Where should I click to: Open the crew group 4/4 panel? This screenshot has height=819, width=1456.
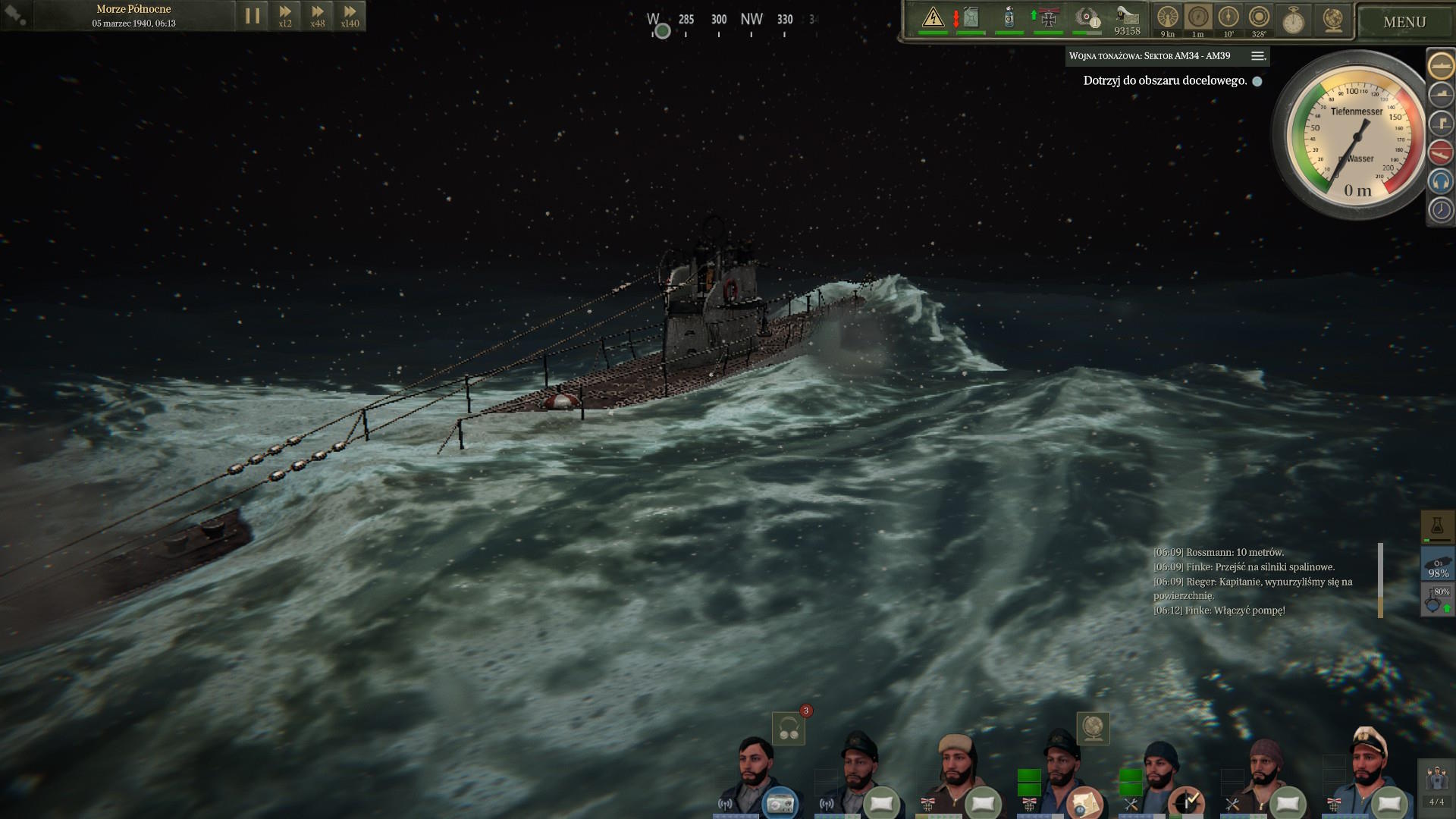point(1436,785)
